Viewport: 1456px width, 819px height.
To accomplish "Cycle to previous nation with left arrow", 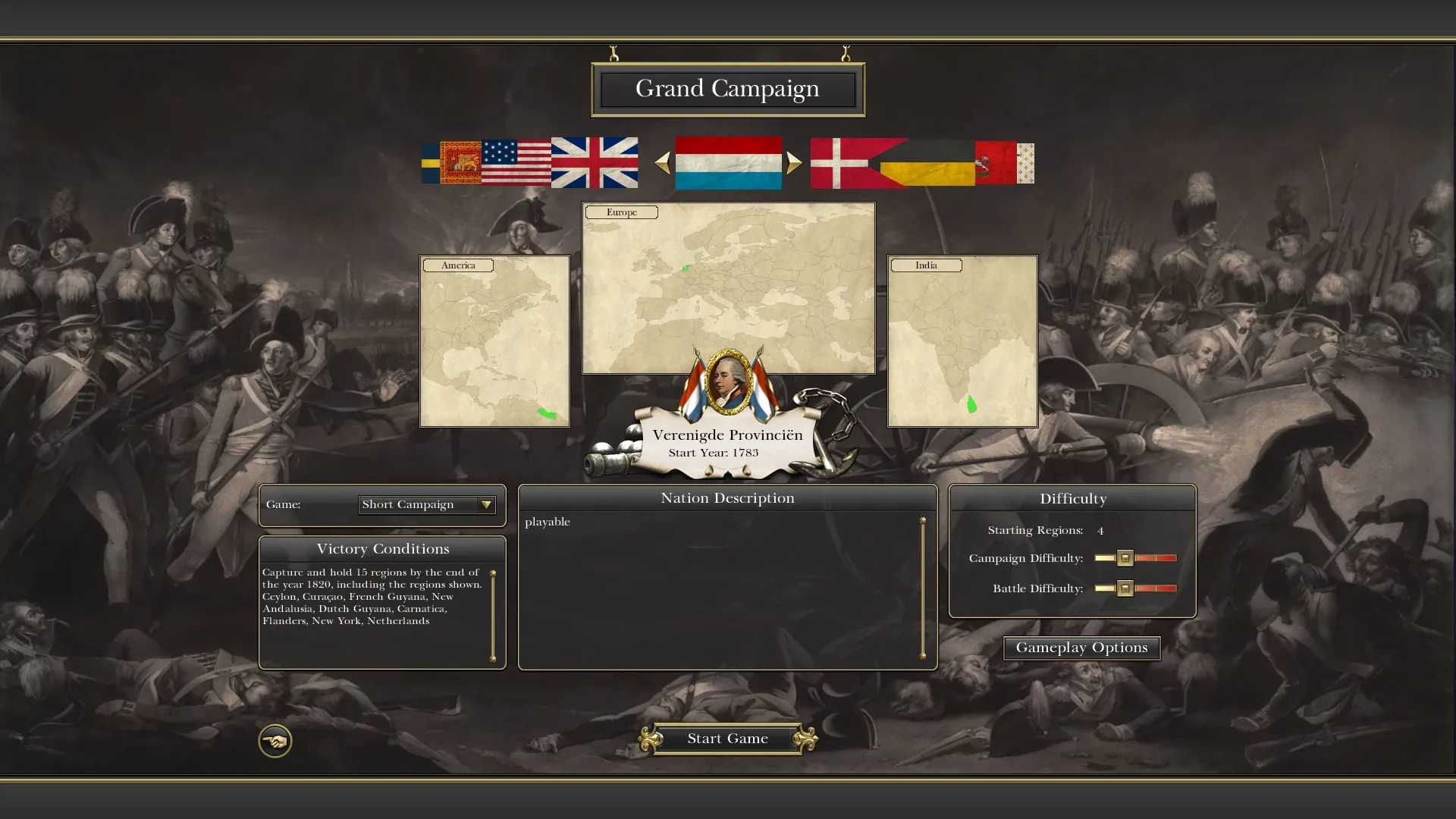I will 662,163.
